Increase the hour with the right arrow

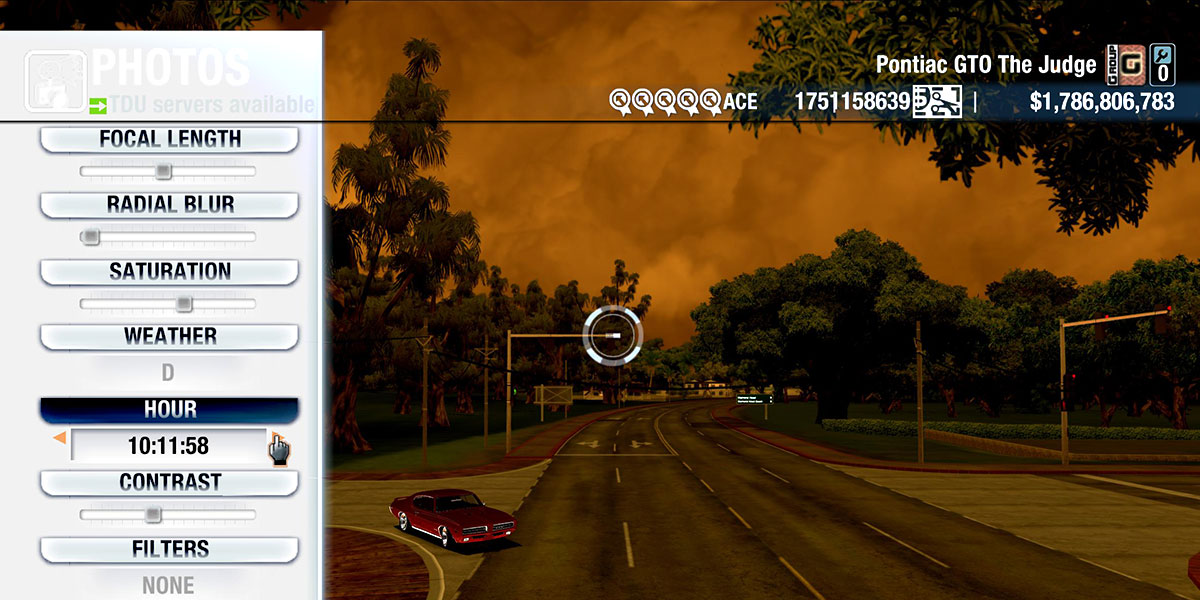click(x=272, y=436)
